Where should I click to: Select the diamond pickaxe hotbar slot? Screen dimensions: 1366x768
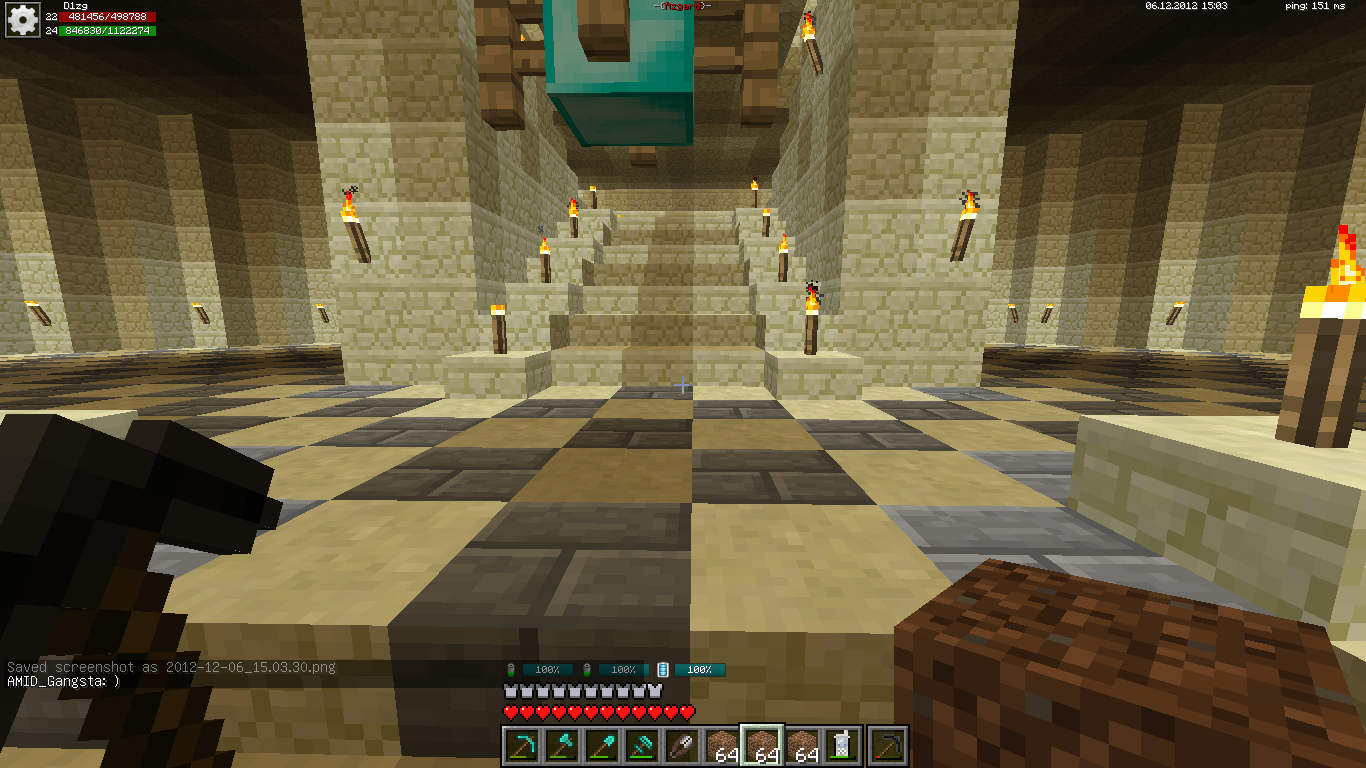pyautogui.click(x=520, y=745)
